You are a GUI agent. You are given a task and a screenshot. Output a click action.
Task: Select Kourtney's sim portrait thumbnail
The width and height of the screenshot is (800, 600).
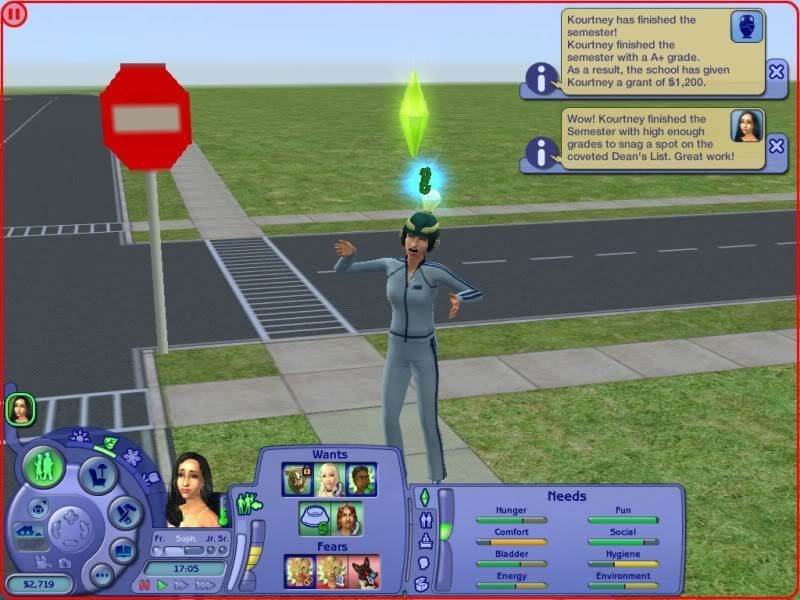[18, 407]
